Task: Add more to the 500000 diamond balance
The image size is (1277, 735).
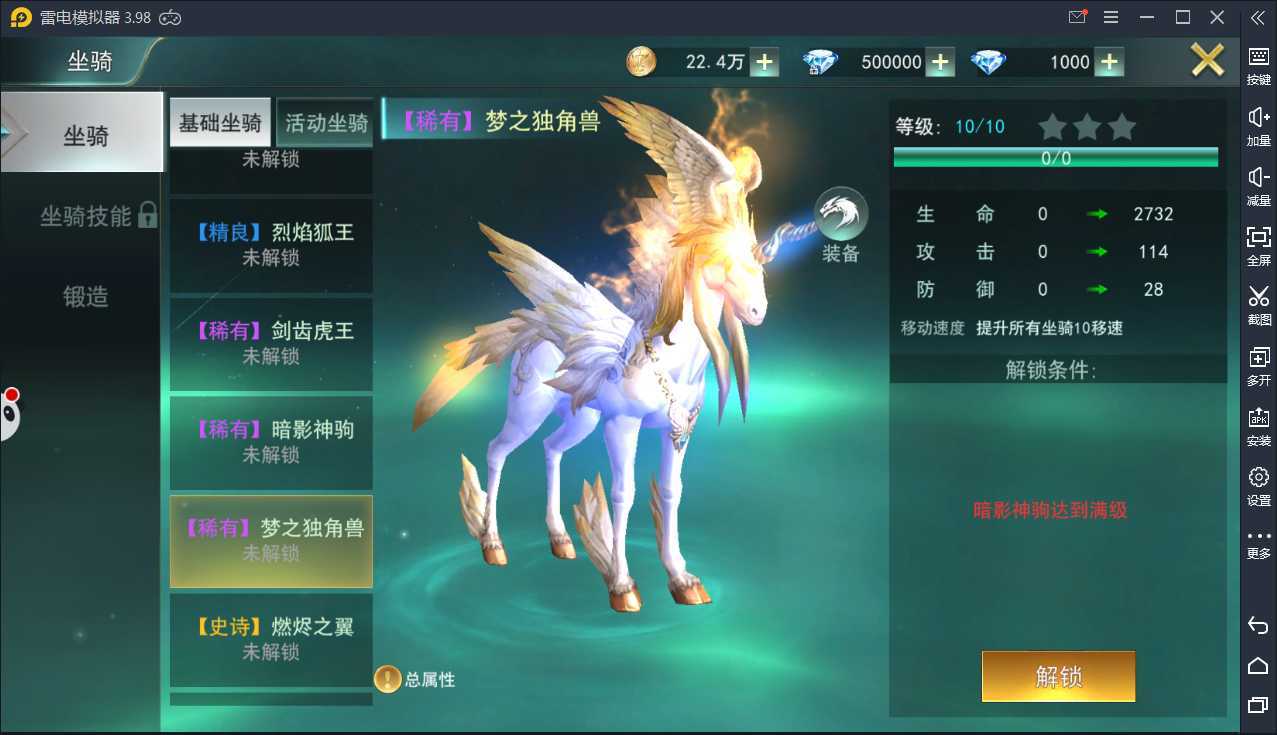Action: pyautogui.click(x=939, y=62)
